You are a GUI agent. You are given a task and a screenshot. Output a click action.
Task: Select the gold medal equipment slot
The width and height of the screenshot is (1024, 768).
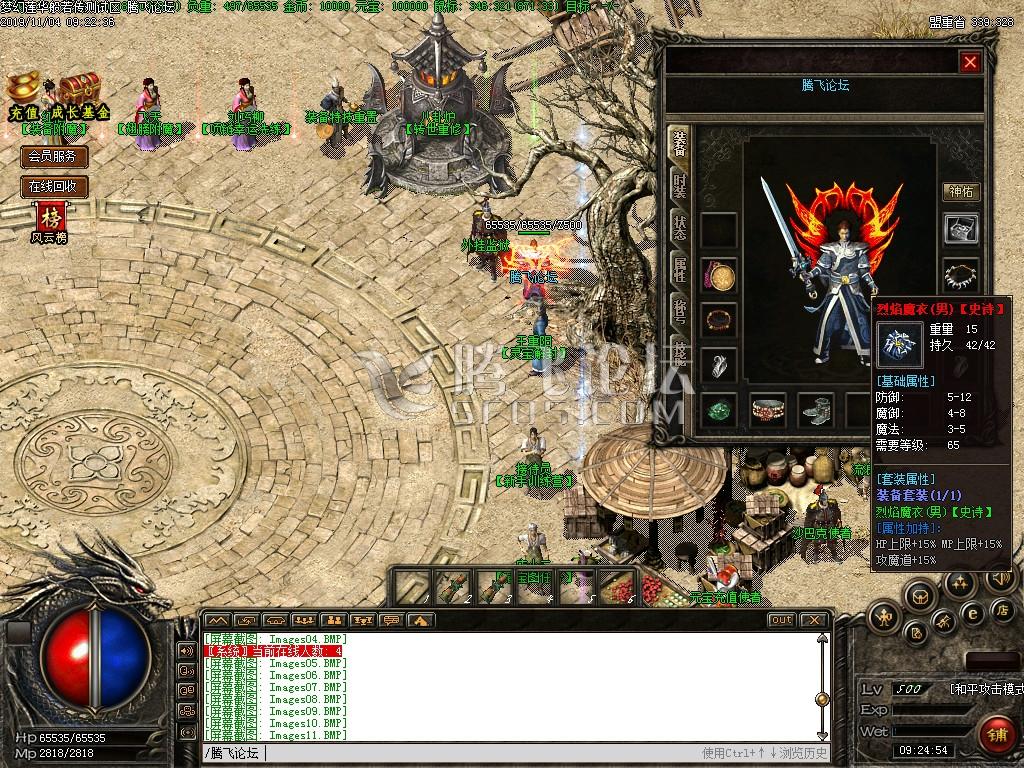(718, 275)
